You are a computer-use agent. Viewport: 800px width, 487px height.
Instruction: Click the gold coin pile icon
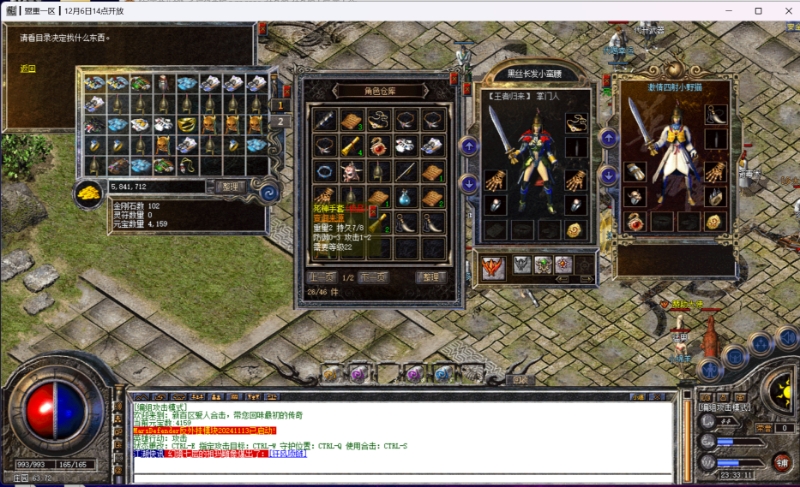click(89, 191)
